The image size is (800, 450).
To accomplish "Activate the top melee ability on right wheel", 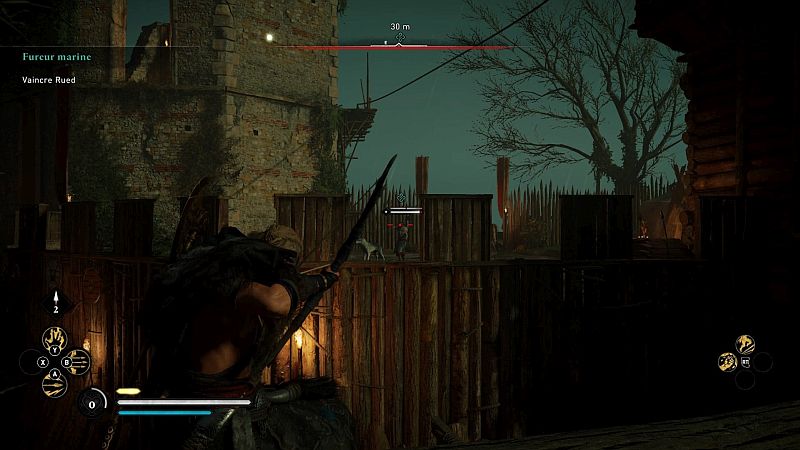I will (x=745, y=343).
